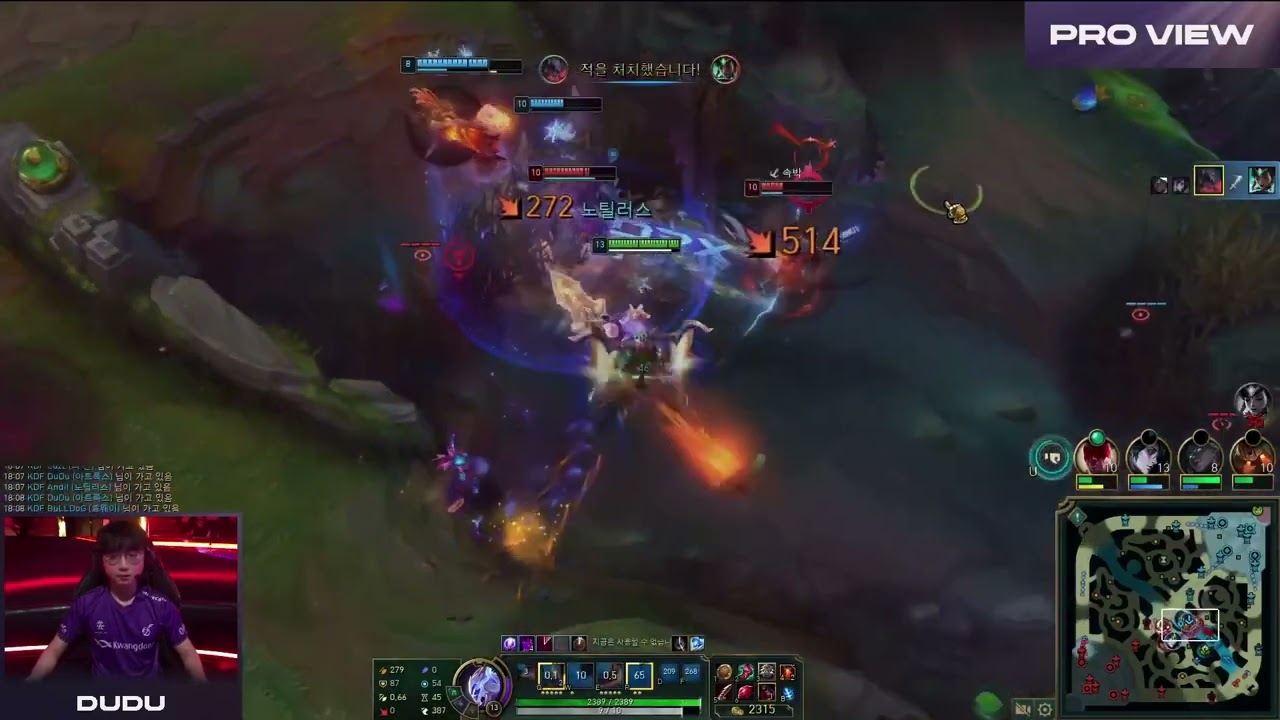Cast the R ultimate ability icon
Viewport: 1280px width, 720px height.
(641, 677)
